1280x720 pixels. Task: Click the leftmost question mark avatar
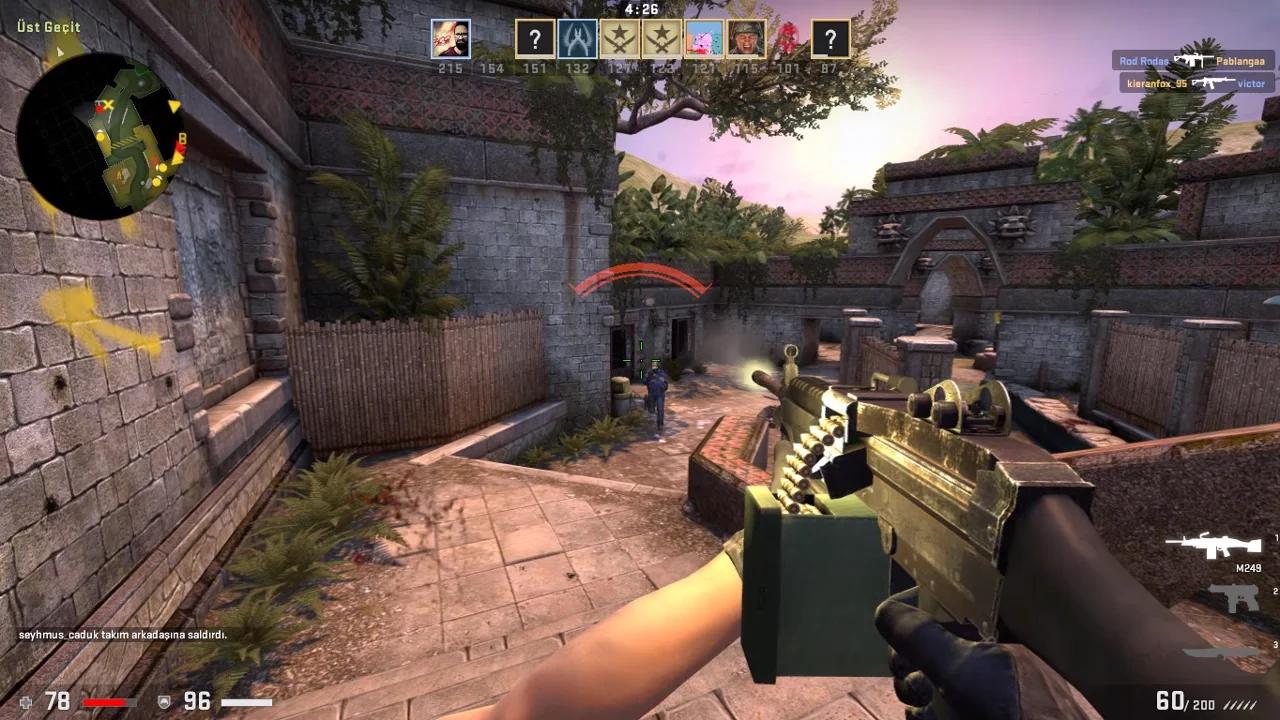(533, 38)
